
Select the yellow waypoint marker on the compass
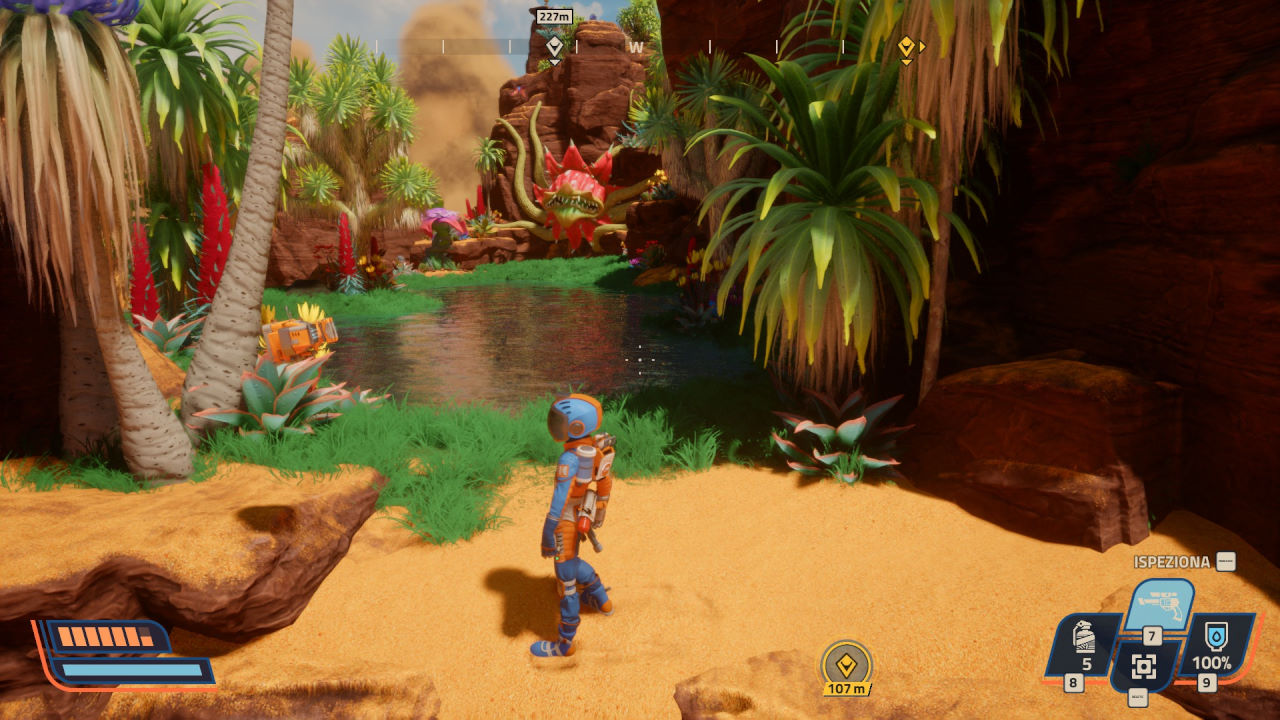[x=906, y=46]
